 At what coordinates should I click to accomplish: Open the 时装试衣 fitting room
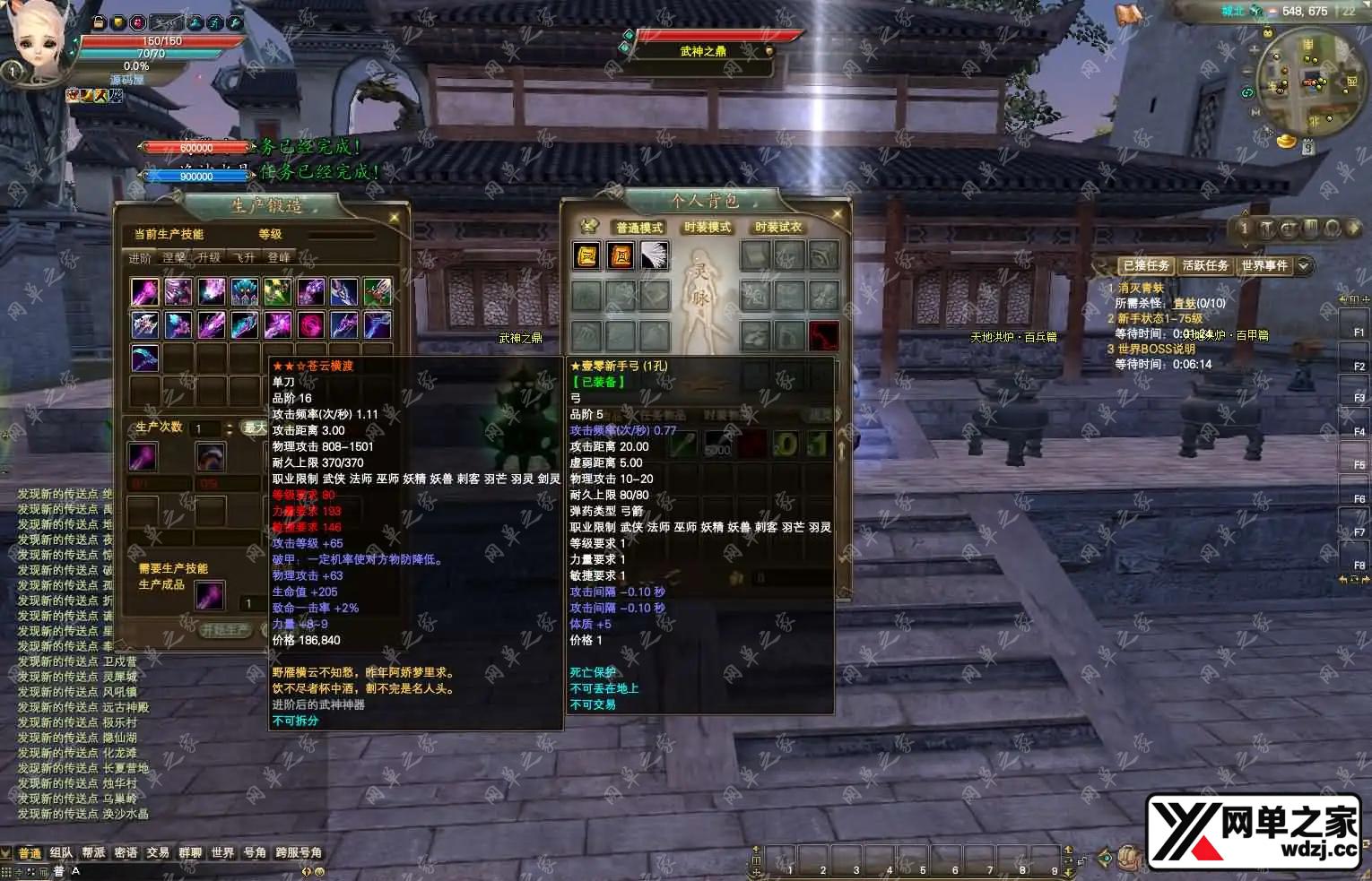click(x=777, y=228)
